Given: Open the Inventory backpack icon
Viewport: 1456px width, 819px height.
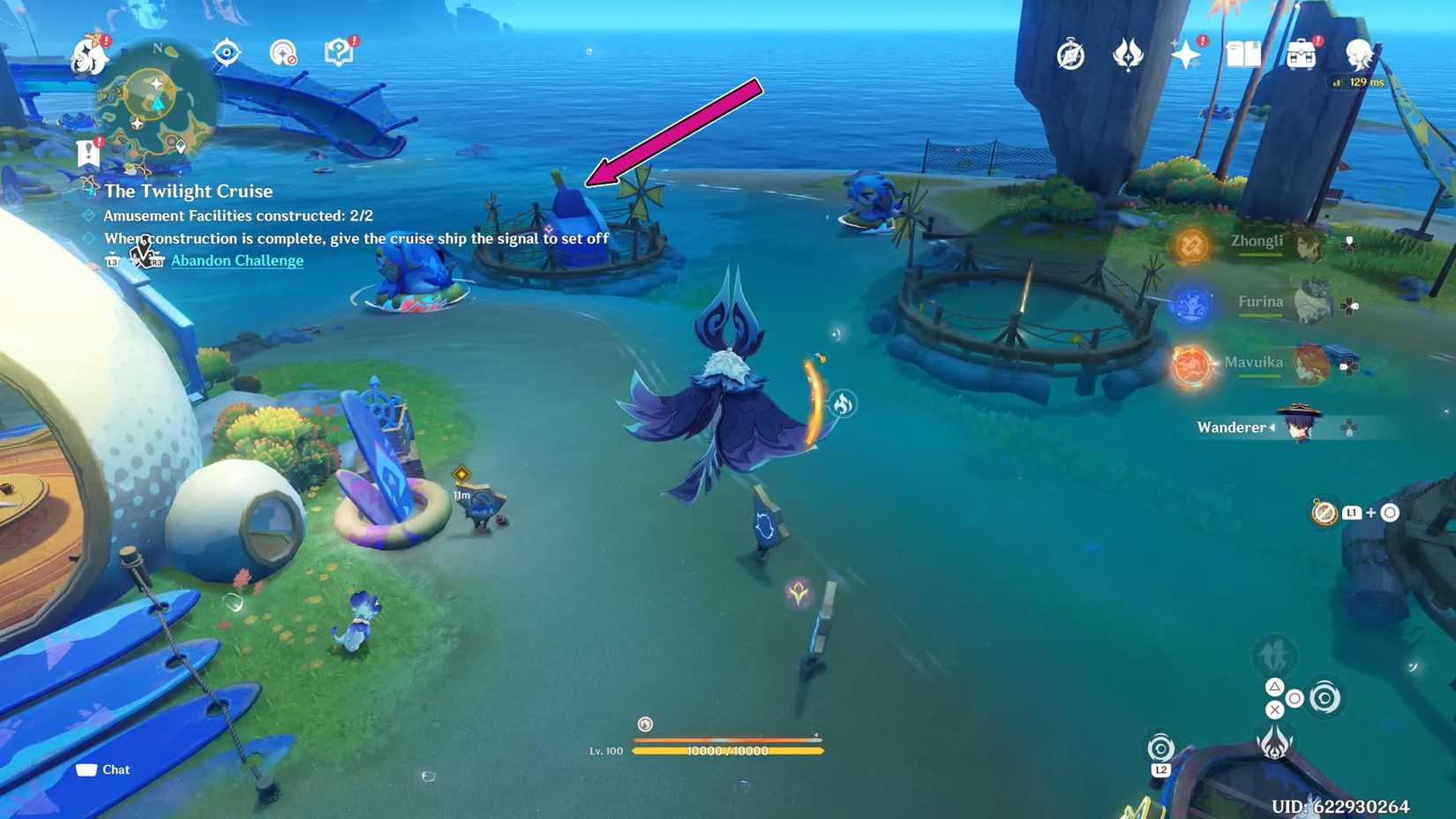Looking at the screenshot, I should pos(1302,55).
